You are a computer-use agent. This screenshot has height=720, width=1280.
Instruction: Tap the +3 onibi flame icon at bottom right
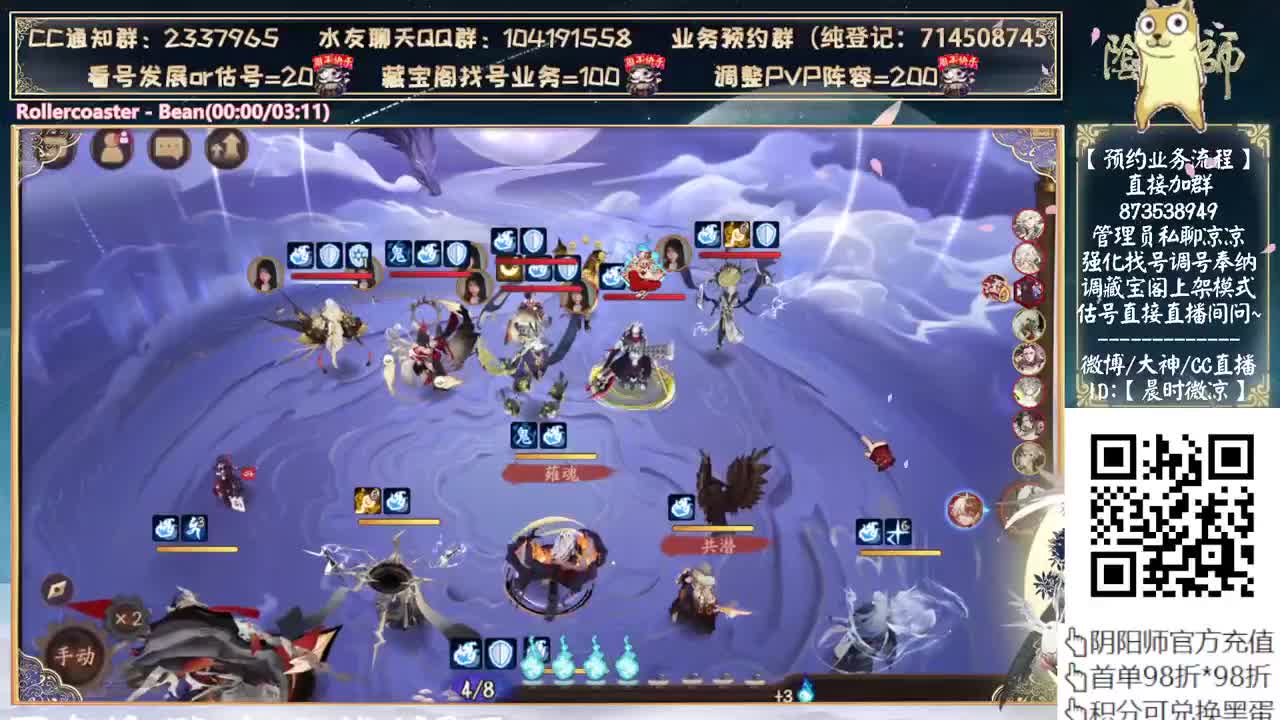pos(806,688)
